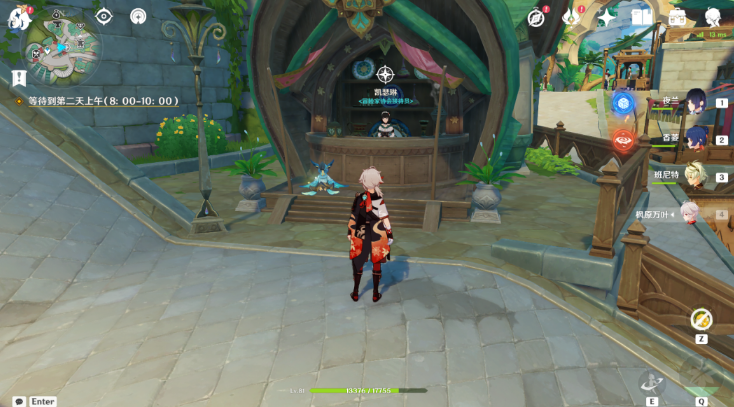Click the blue dice buff icon
The width and height of the screenshot is (734, 407).
pos(624,102)
